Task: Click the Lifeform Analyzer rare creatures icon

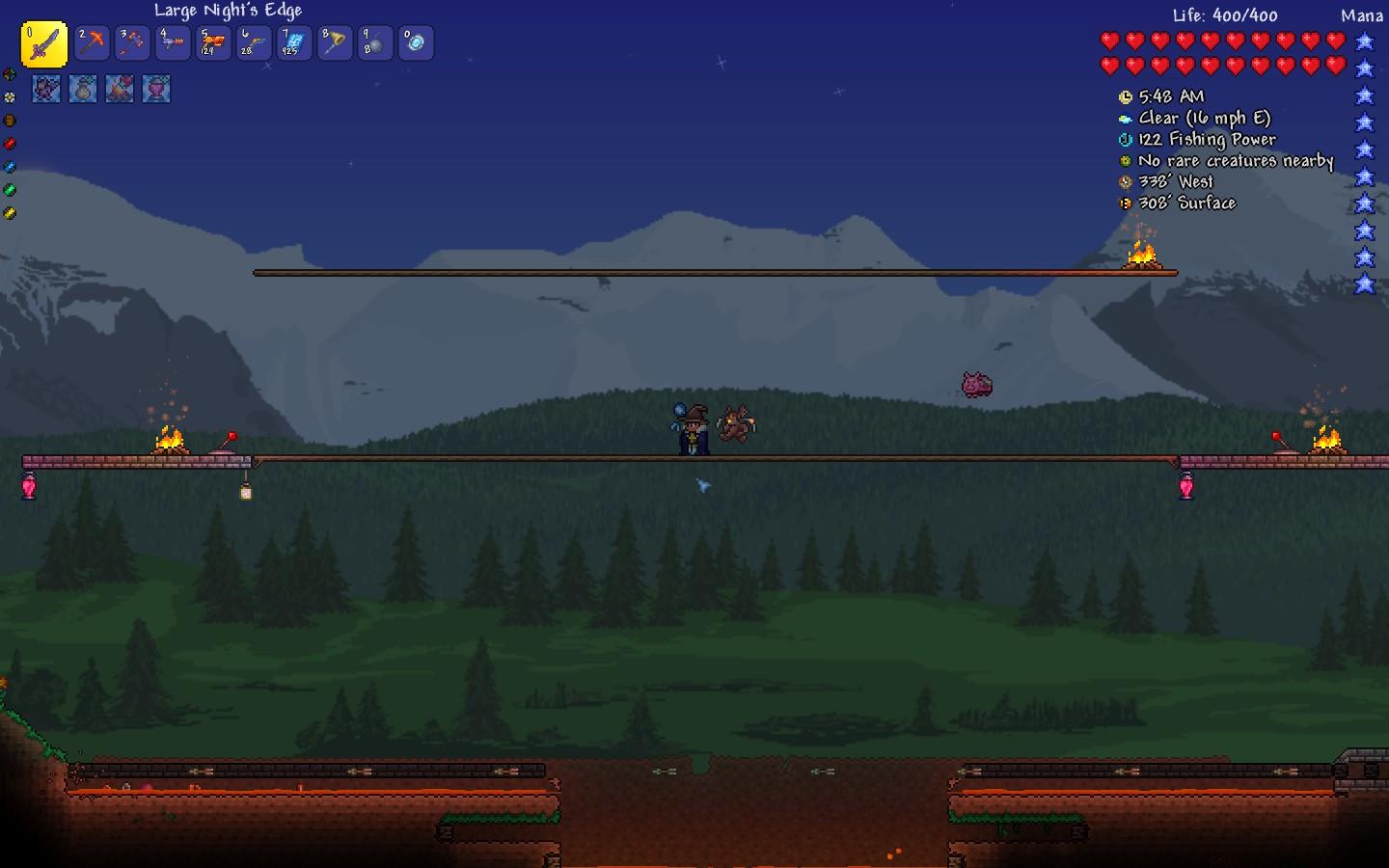Action: click(x=1125, y=160)
